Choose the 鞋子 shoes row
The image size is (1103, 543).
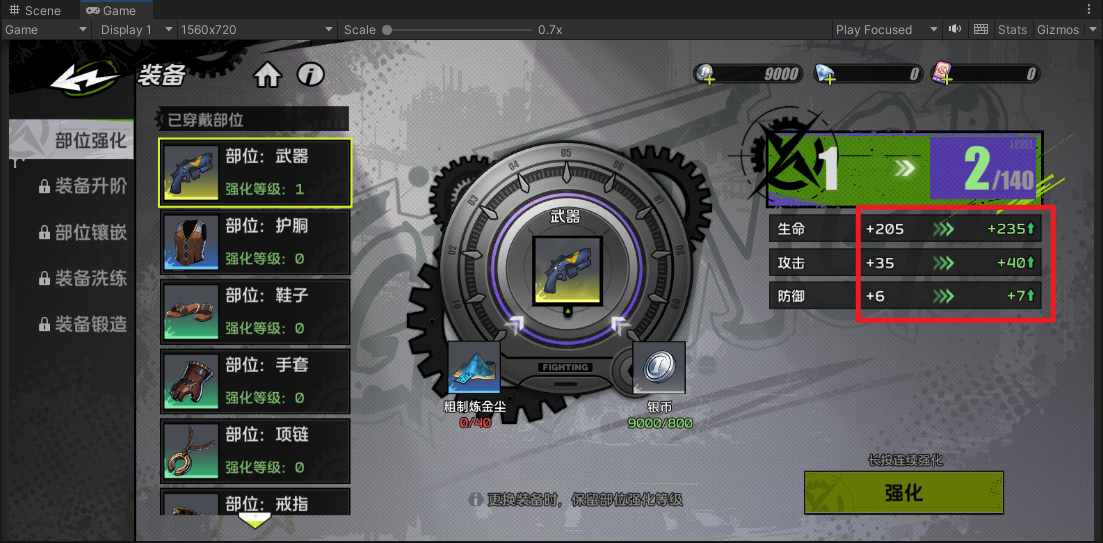click(x=255, y=312)
